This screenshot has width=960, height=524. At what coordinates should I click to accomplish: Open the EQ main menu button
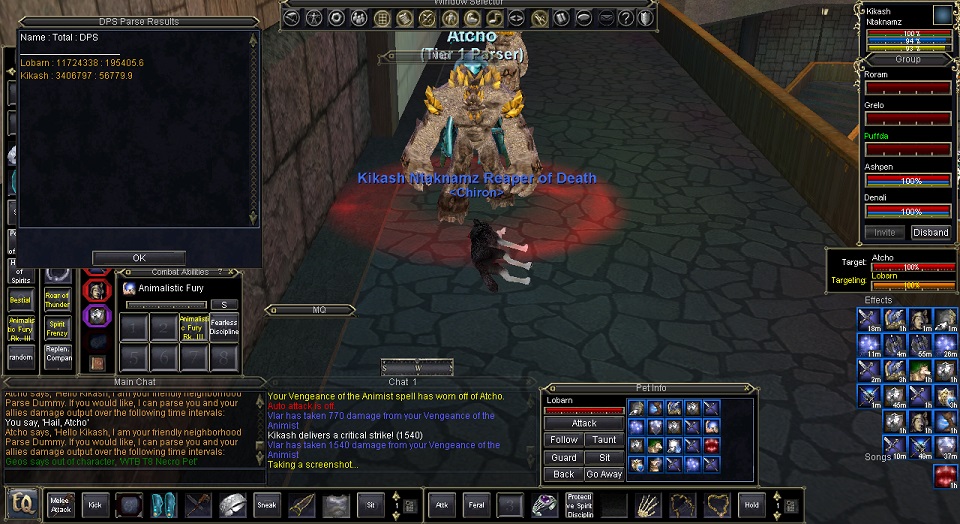pyautogui.click(x=22, y=504)
